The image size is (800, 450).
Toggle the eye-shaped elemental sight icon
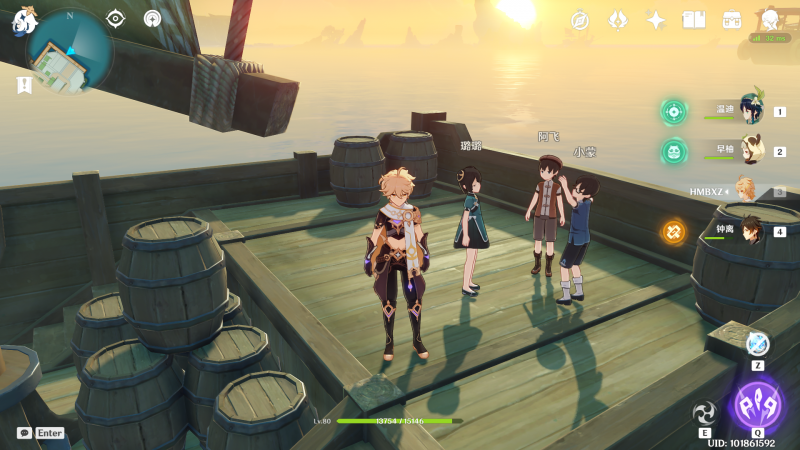pyautogui.click(x=116, y=18)
